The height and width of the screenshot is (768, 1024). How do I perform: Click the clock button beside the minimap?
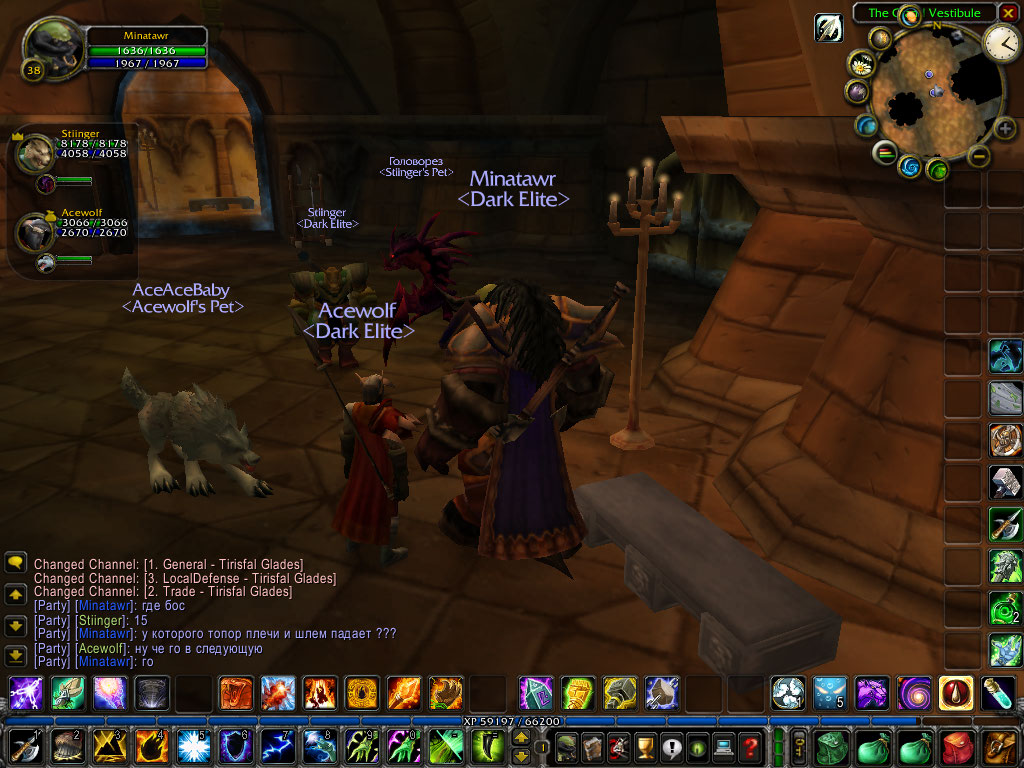coord(1000,42)
